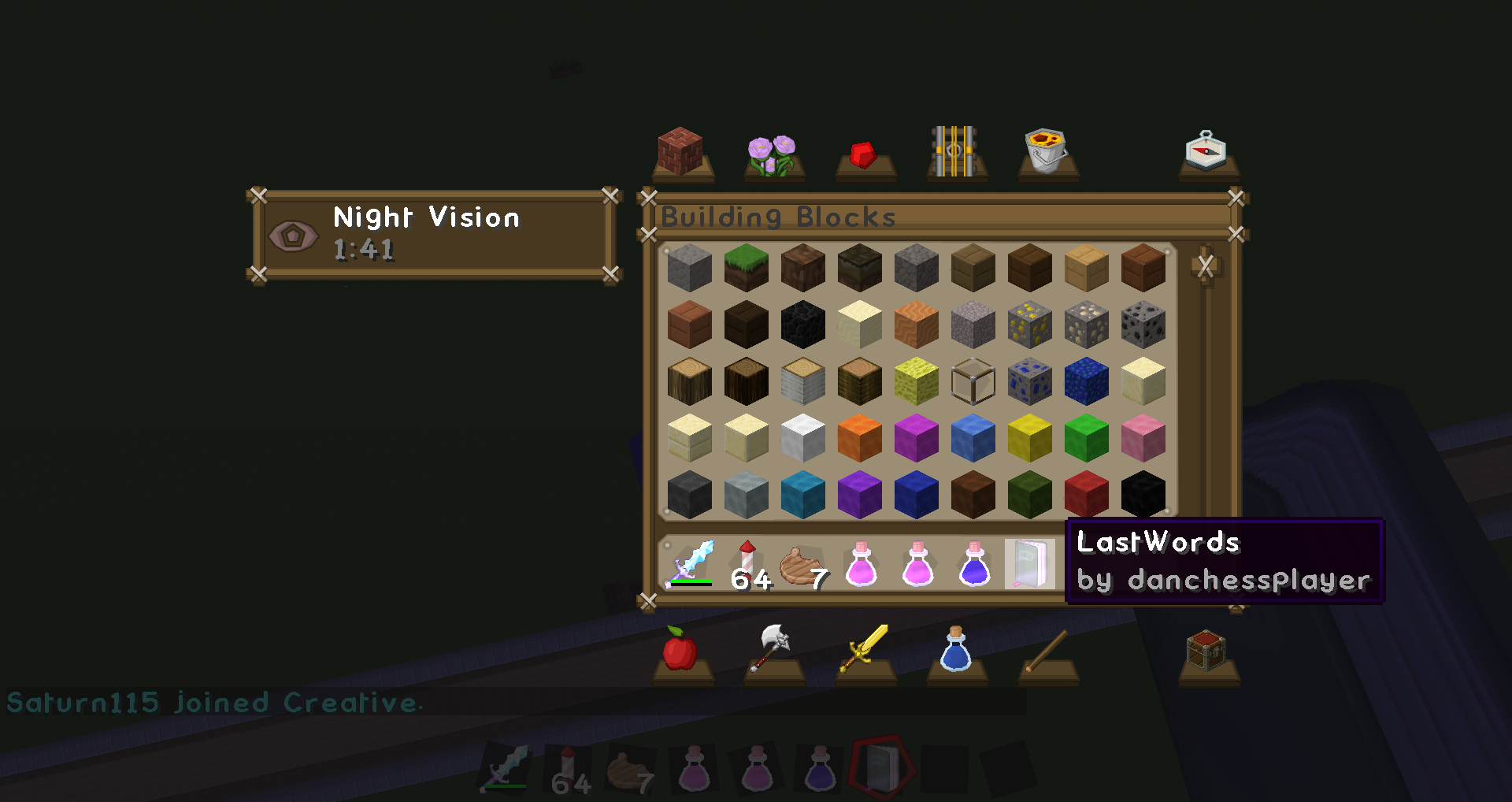The height and width of the screenshot is (802, 1512).
Task: Grab the black obsidian block
Action: (x=802, y=325)
